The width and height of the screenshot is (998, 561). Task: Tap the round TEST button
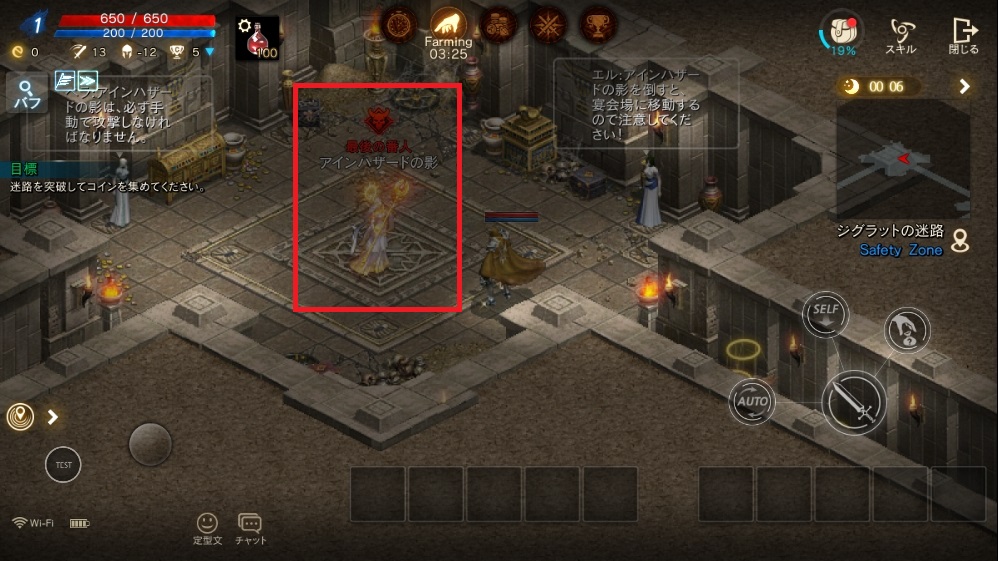click(63, 464)
